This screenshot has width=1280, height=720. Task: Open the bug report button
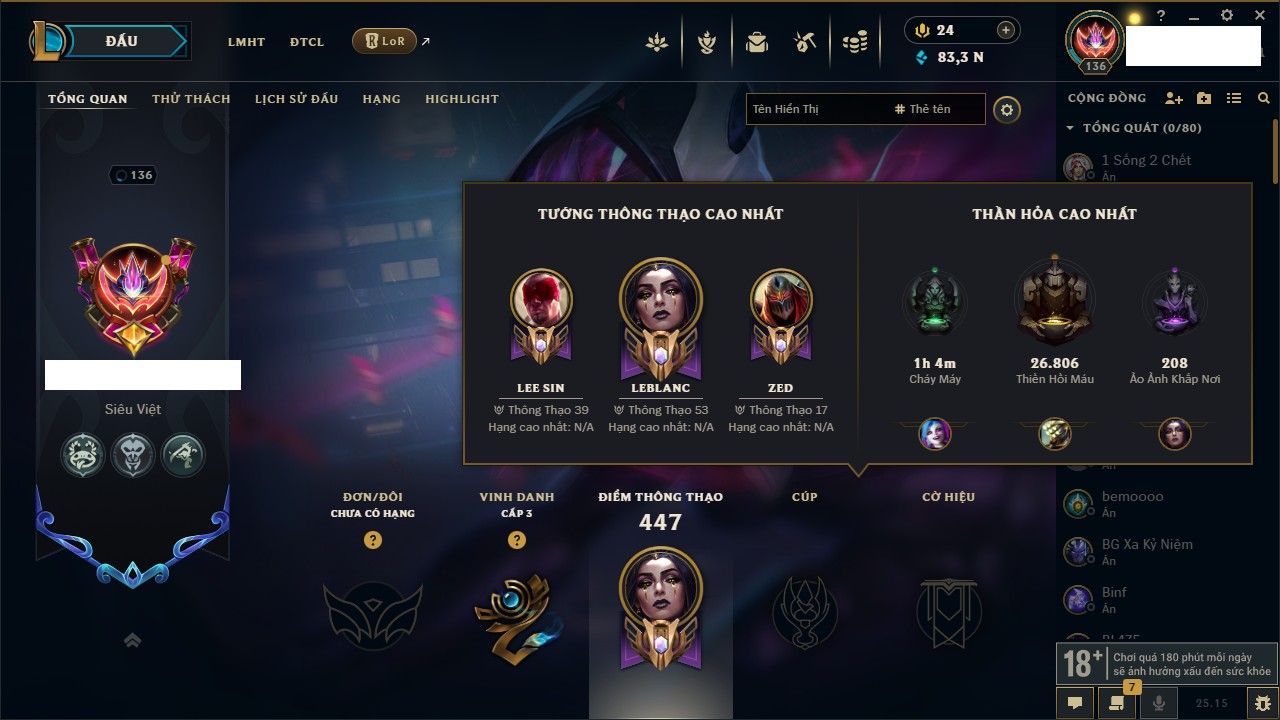1263,703
